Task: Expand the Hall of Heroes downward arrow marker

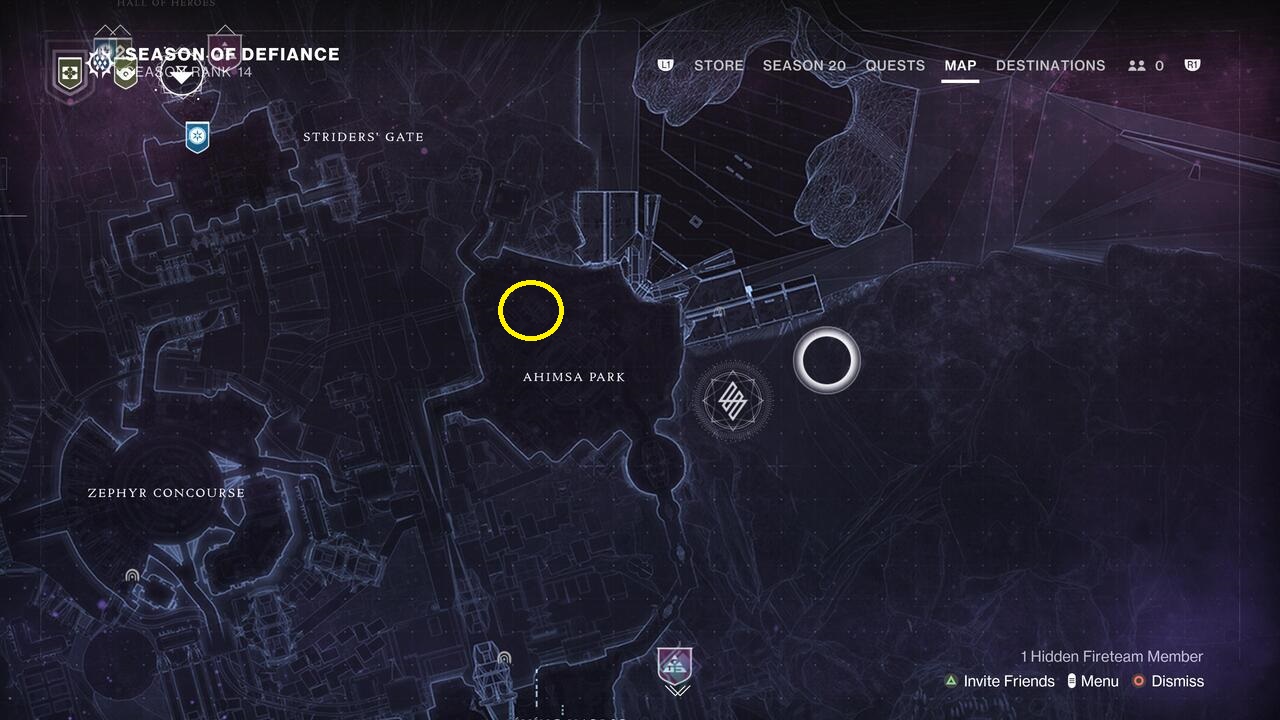Action: point(180,75)
